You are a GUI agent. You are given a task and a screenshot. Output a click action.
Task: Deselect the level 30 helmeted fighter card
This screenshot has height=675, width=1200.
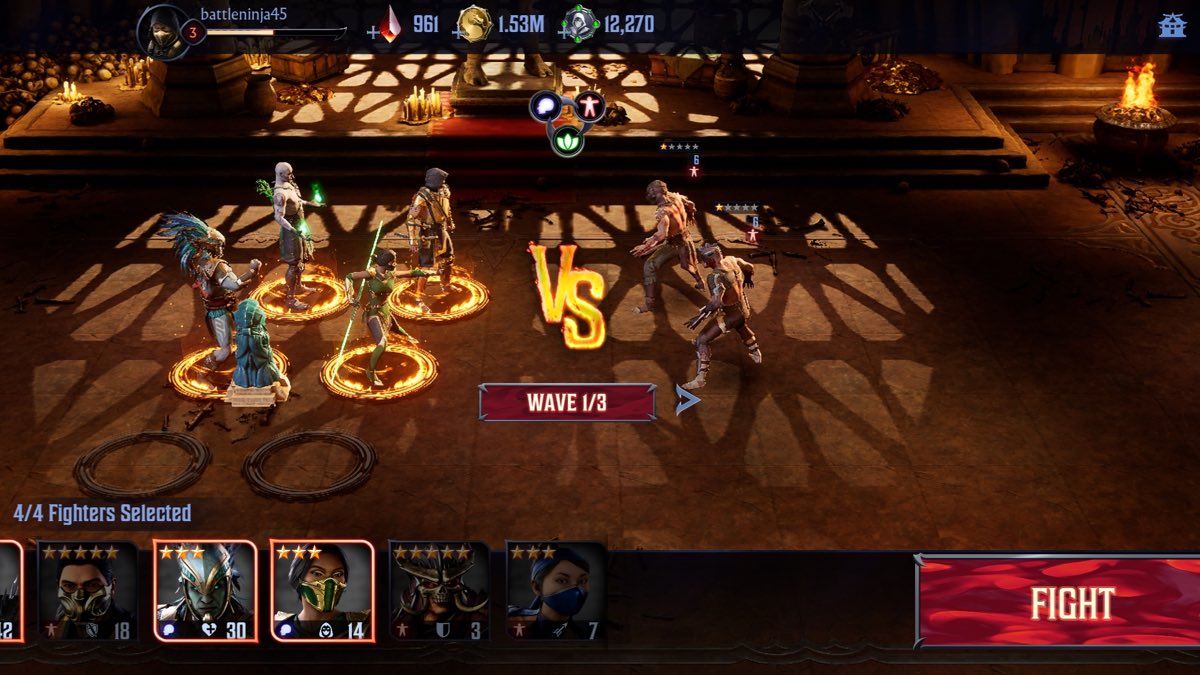click(x=205, y=592)
